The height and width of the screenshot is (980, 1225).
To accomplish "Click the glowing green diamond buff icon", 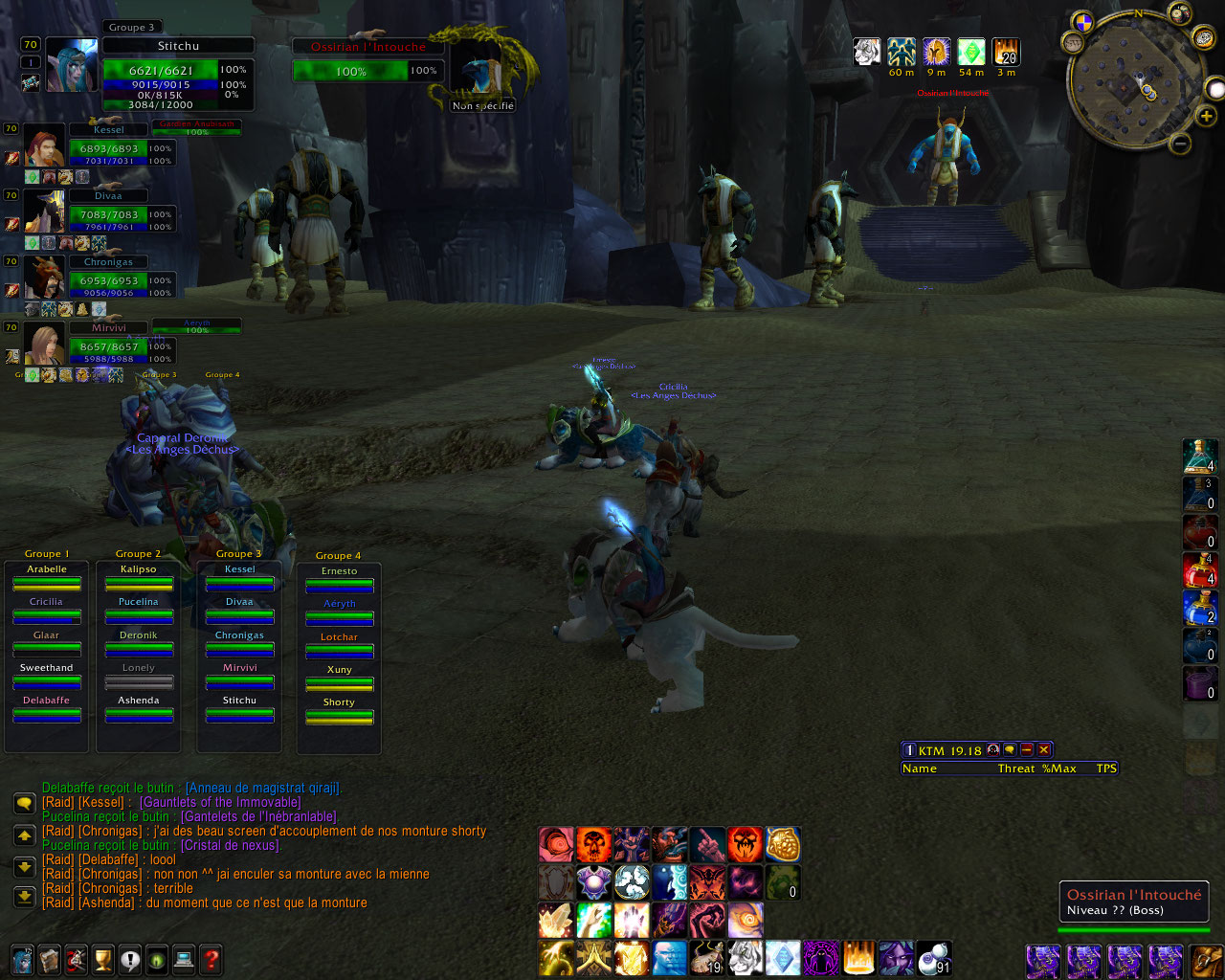I will 971,53.
